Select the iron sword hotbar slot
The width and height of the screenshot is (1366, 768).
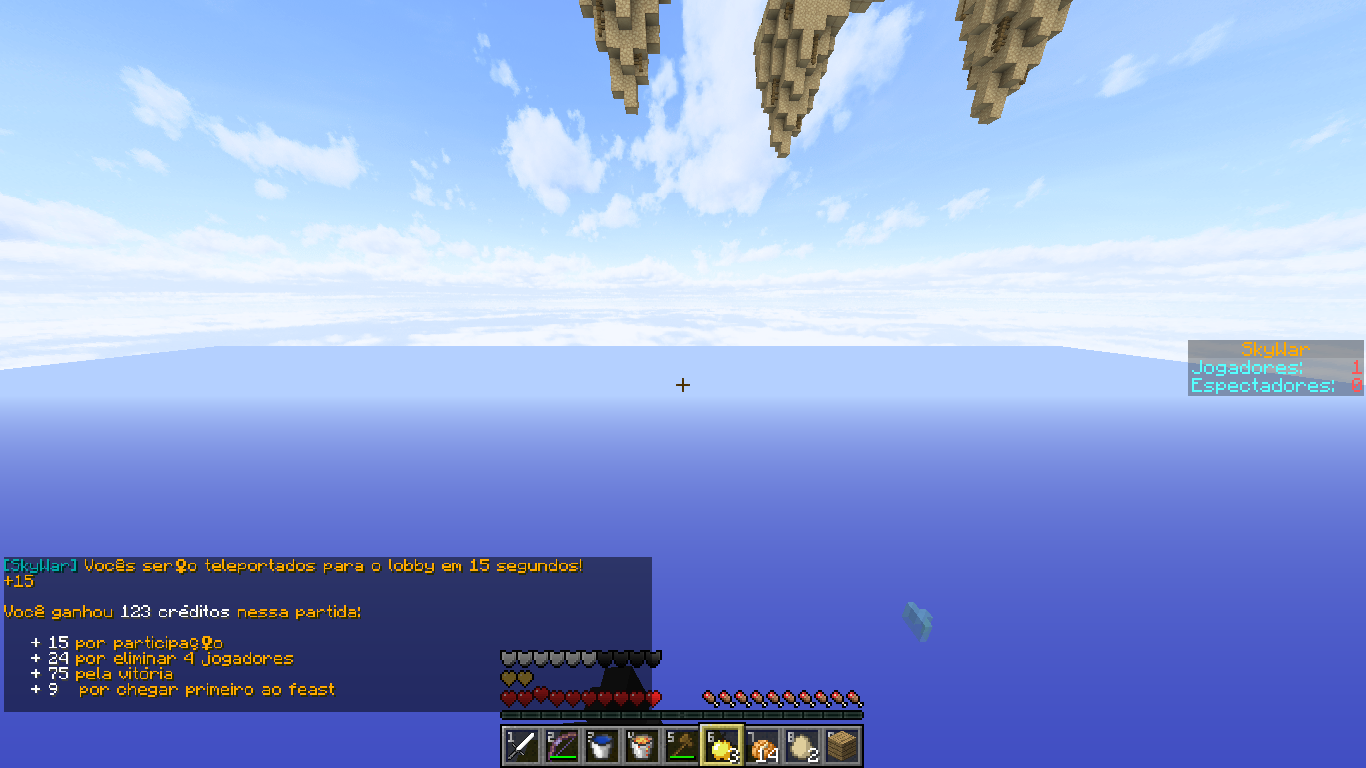[522, 746]
